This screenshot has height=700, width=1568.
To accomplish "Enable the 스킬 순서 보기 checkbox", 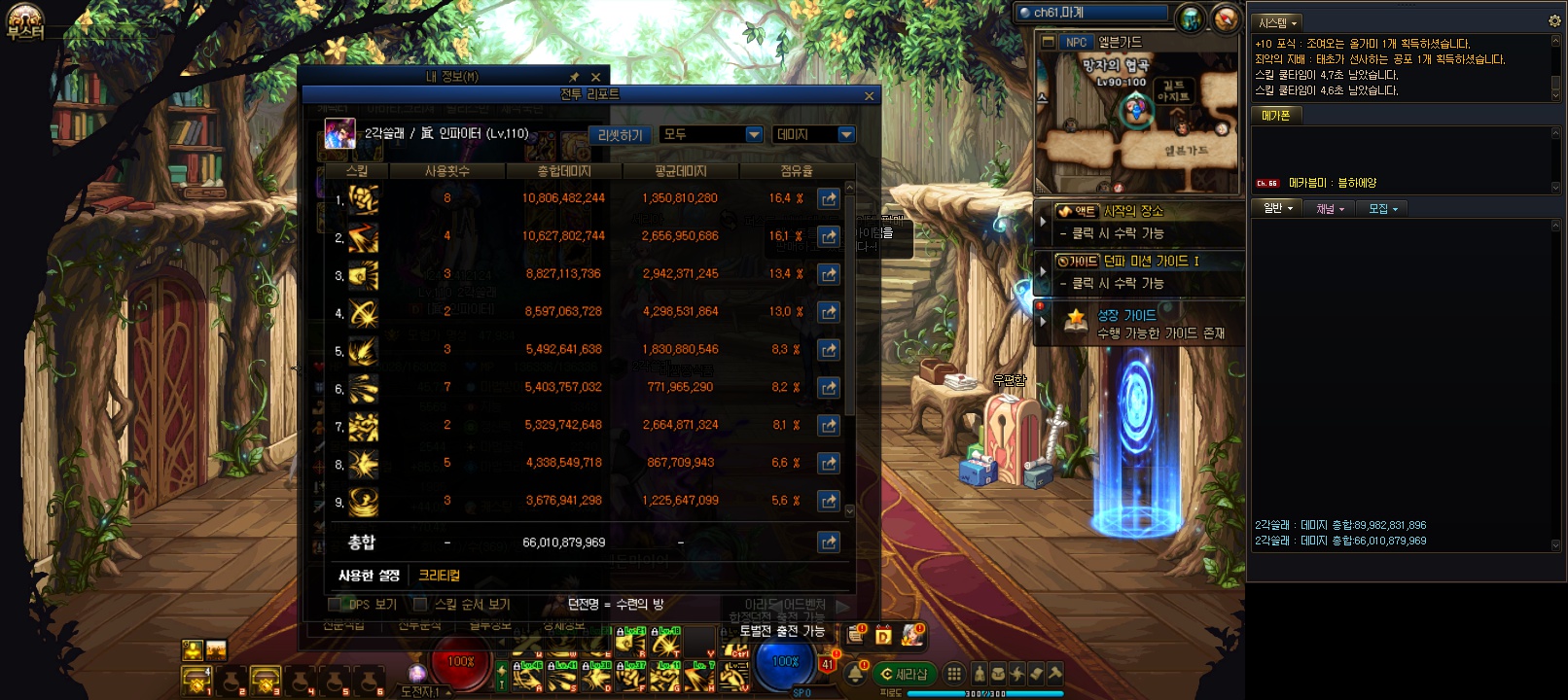I will [x=420, y=605].
